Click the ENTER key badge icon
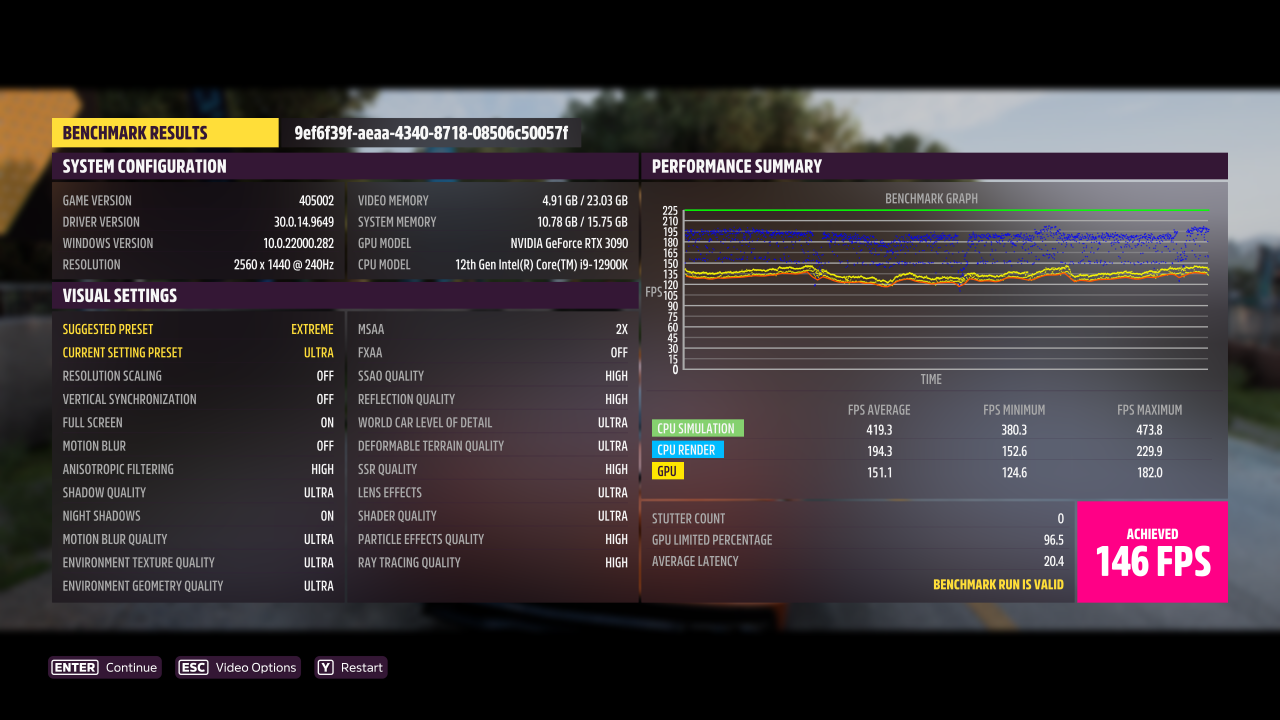1280x720 pixels. pyautogui.click(x=73, y=667)
